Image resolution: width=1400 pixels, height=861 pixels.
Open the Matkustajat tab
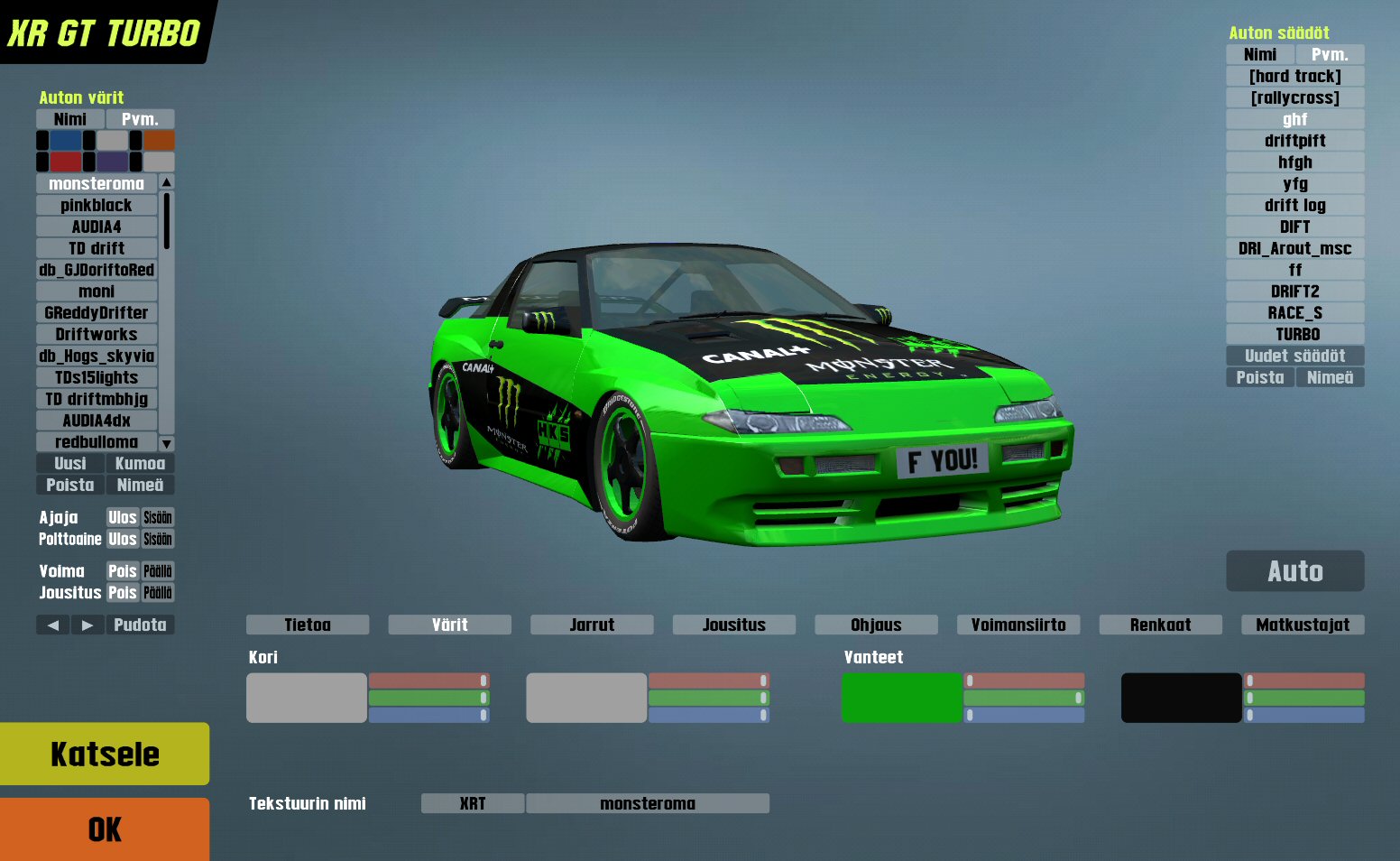tap(1303, 625)
